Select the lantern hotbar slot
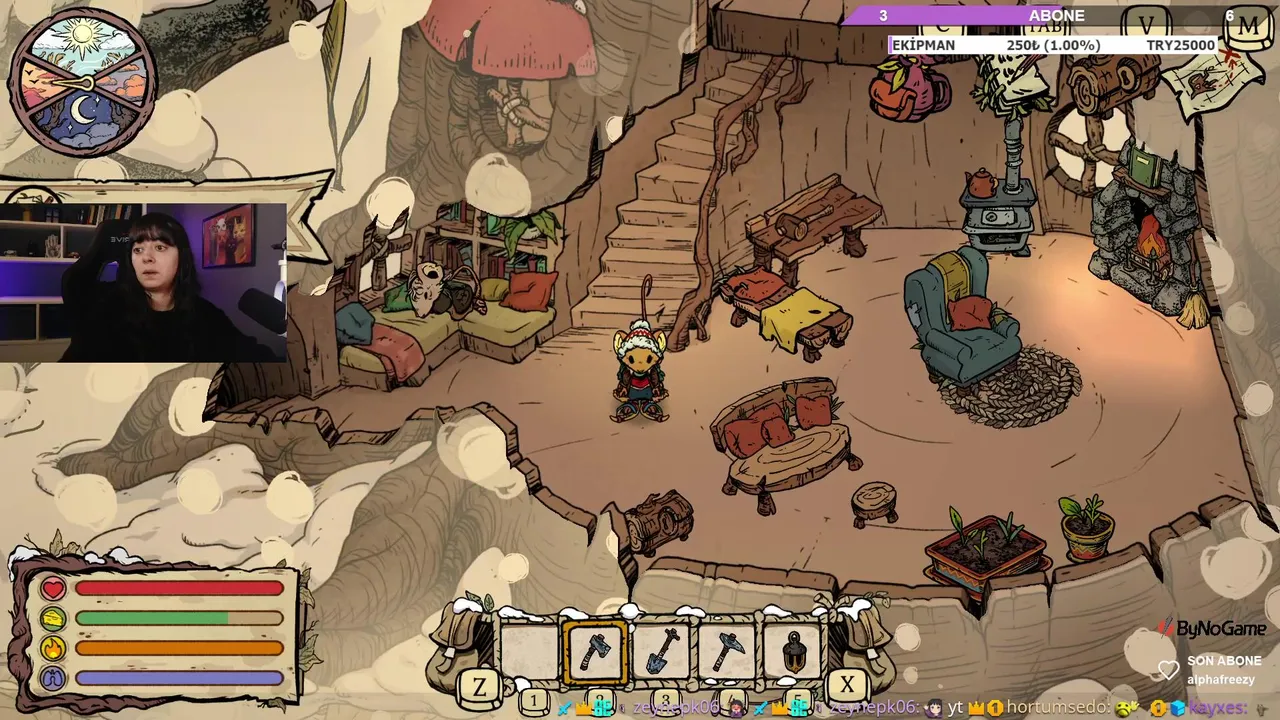The height and width of the screenshot is (720, 1280). click(x=794, y=653)
